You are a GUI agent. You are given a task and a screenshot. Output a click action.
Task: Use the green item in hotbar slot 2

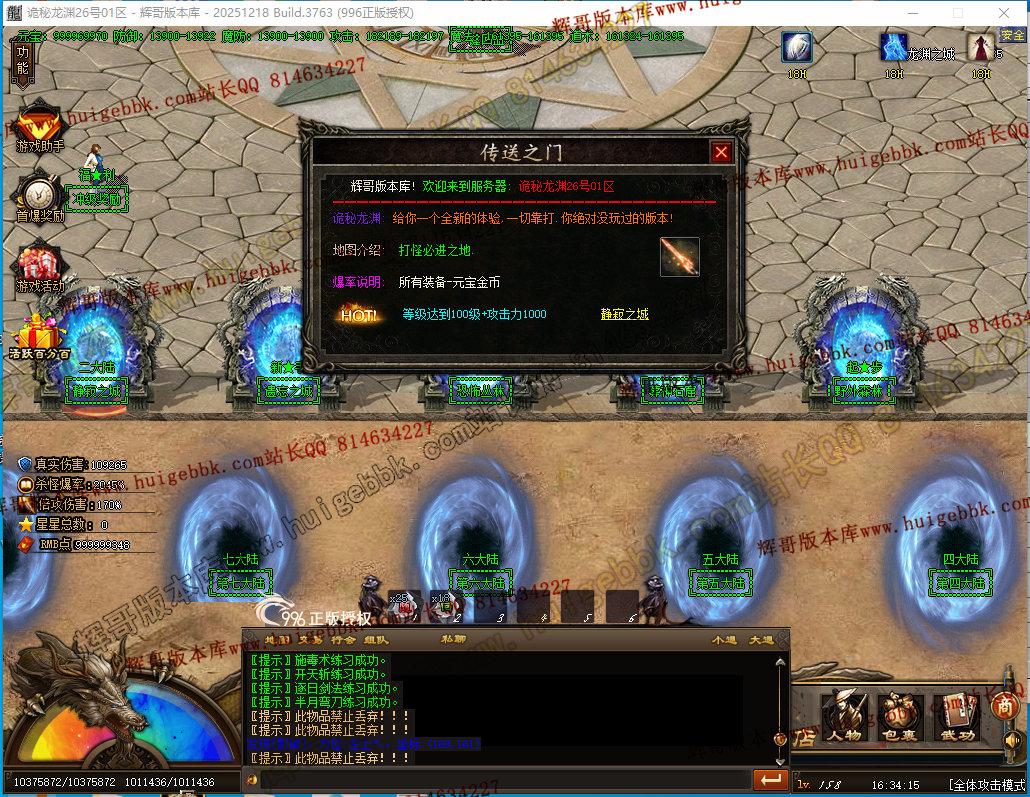point(447,606)
